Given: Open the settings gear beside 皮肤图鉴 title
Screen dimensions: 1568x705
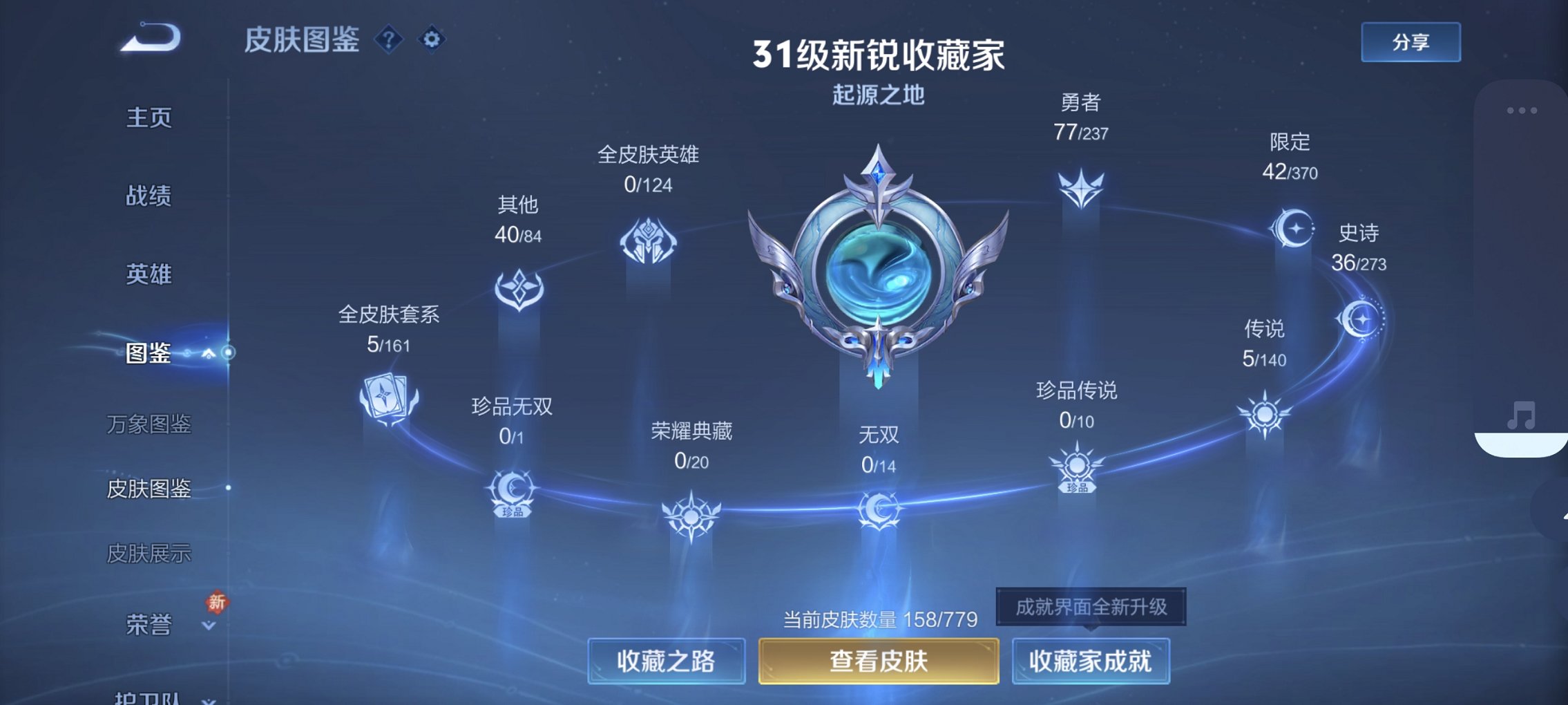Looking at the screenshot, I should click(431, 39).
